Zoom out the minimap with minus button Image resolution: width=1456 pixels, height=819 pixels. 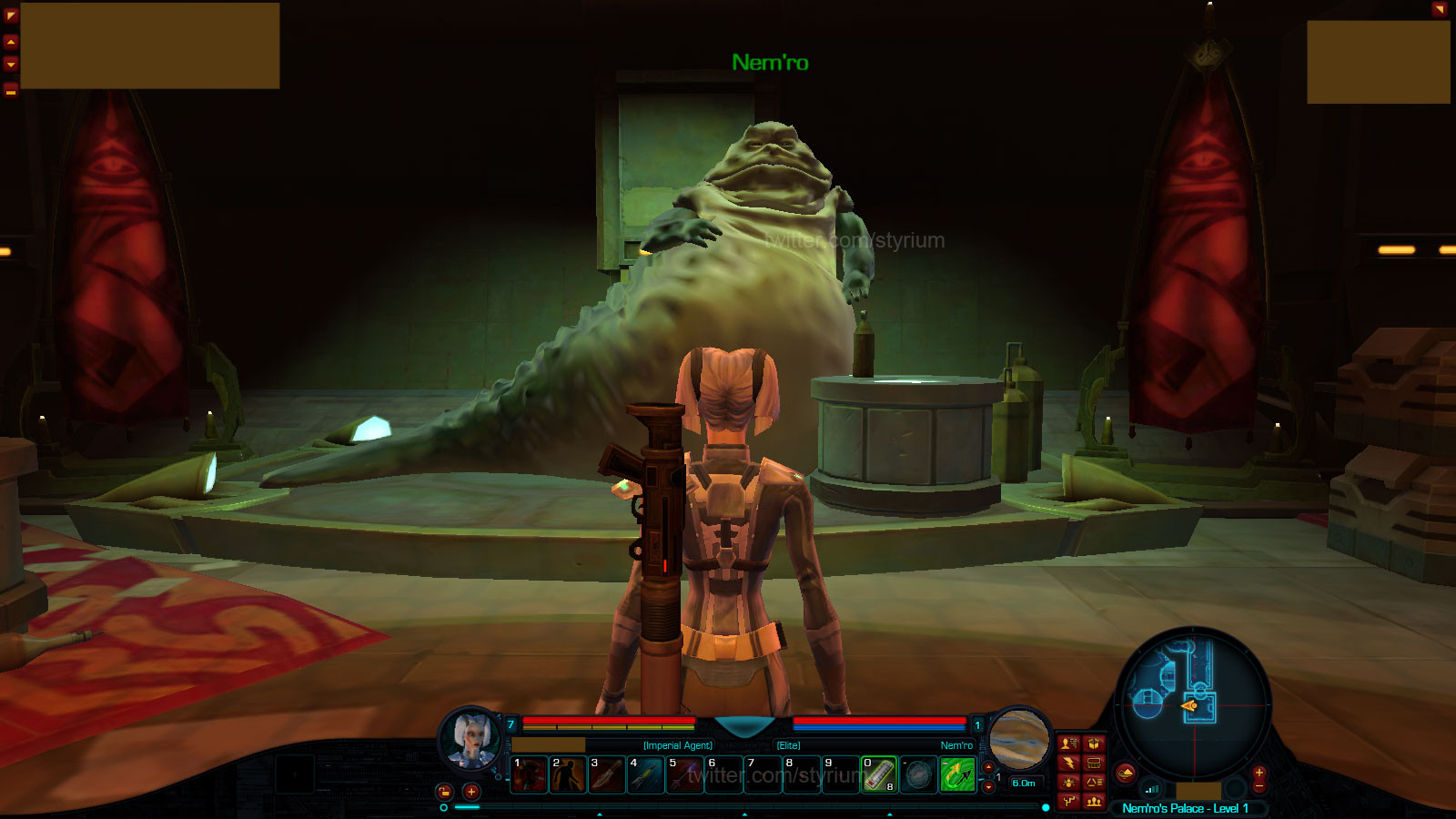tap(1259, 787)
